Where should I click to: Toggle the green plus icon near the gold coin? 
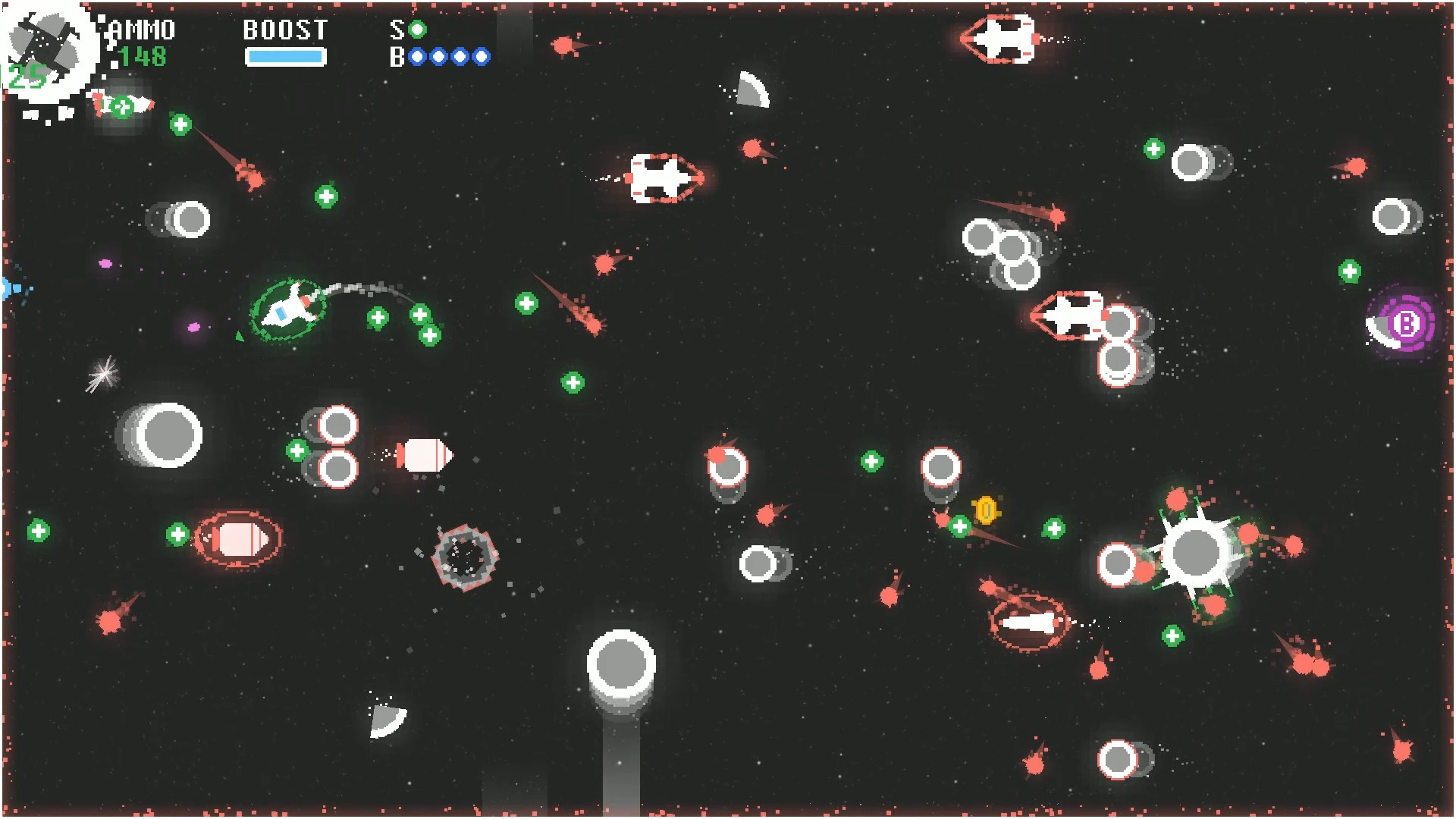click(x=959, y=525)
